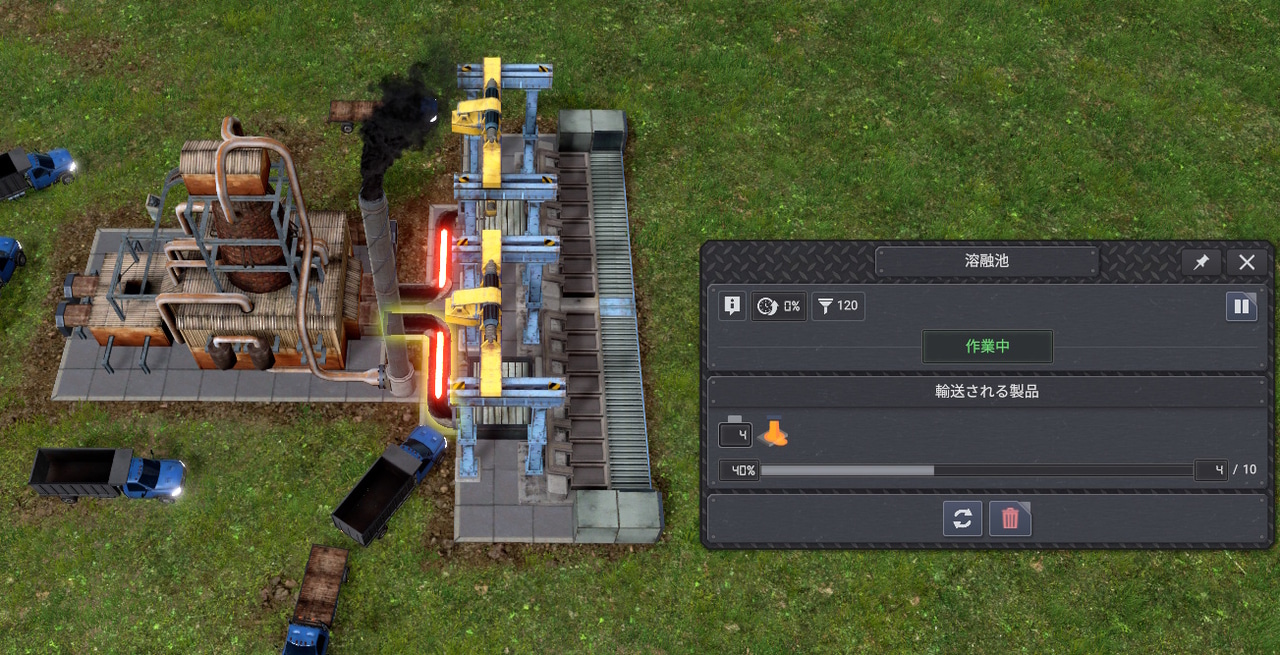The height and width of the screenshot is (655, 1280).
Task: Delete the building with the red trash button
Action: pyautogui.click(x=1010, y=519)
